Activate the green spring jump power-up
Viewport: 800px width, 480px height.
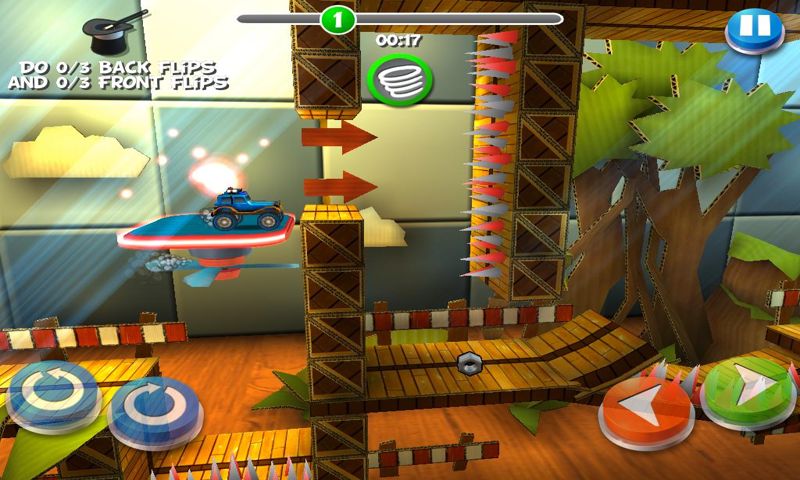(x=399, y=76)
